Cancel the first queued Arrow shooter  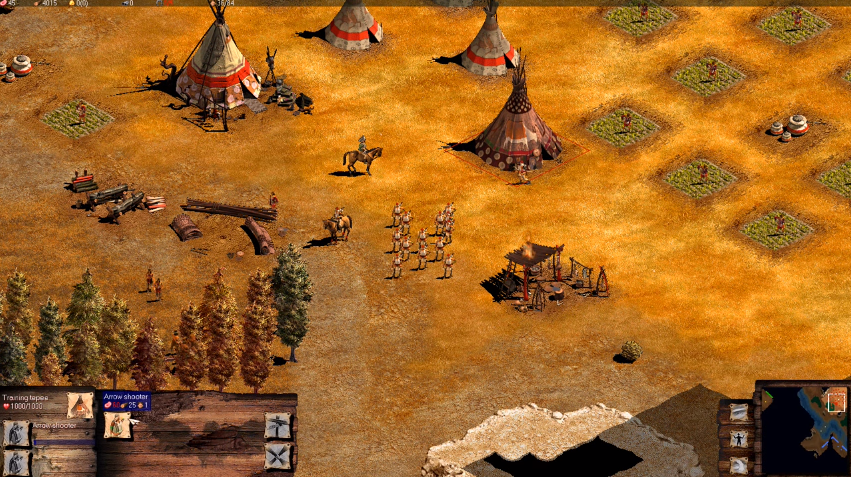15,433
